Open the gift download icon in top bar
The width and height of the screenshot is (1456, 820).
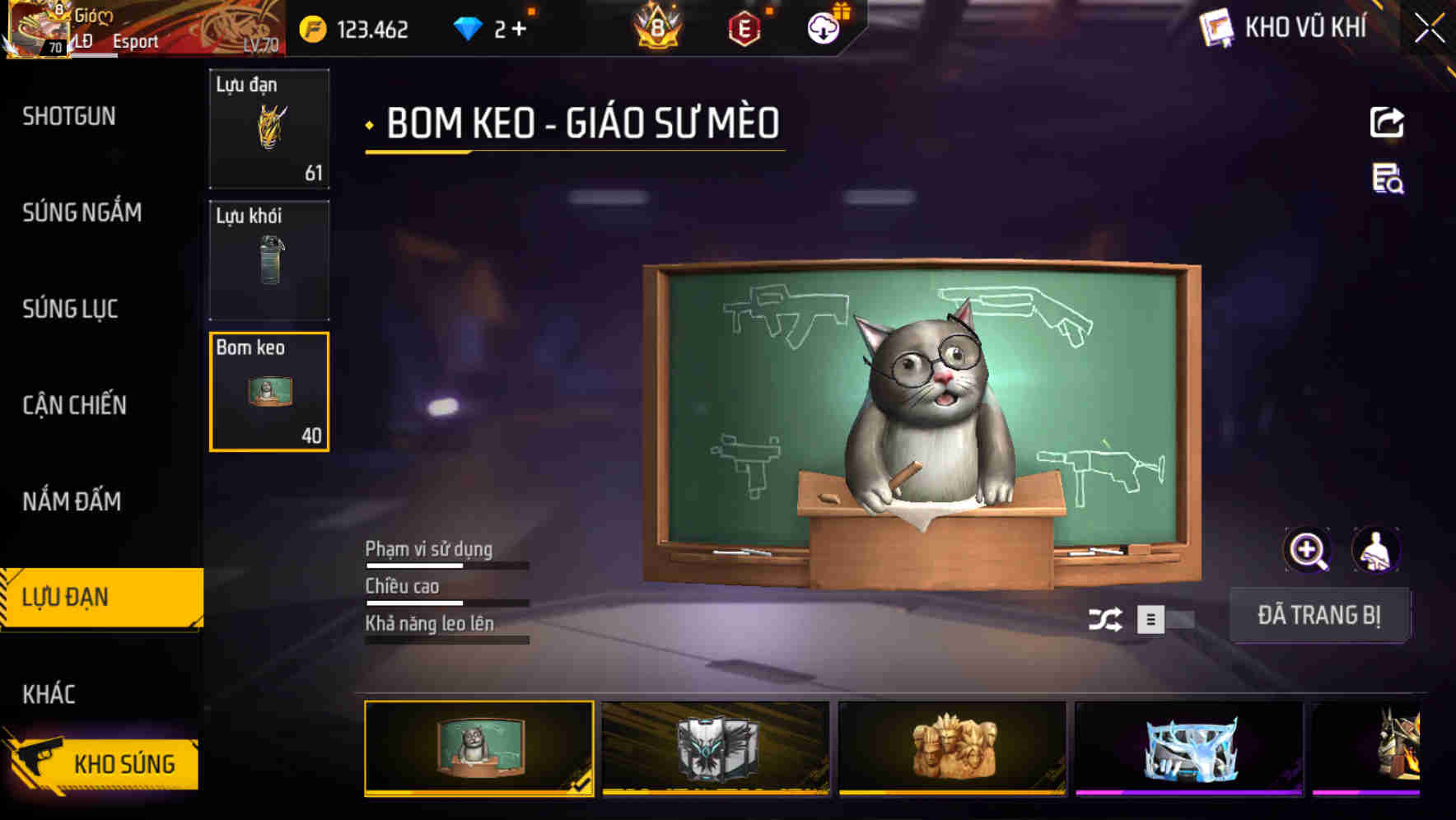pos(823,27)
